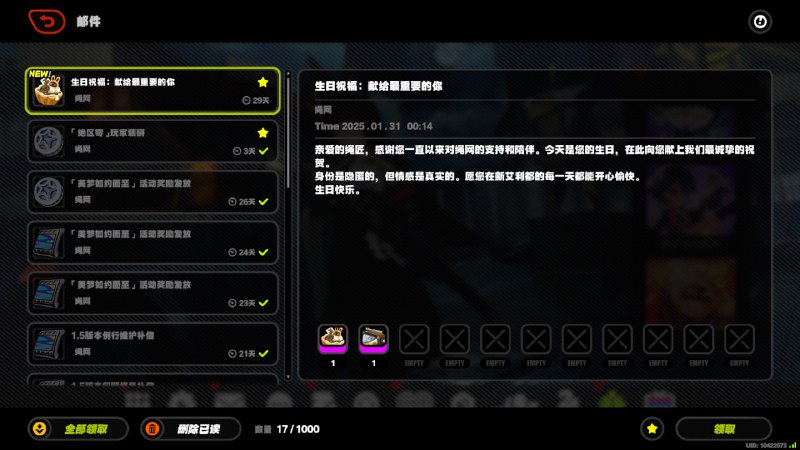Click the yellow star on the birthday mail row
Image resolution: width=800 pixels, height=450 pixels.
(263, 82)
